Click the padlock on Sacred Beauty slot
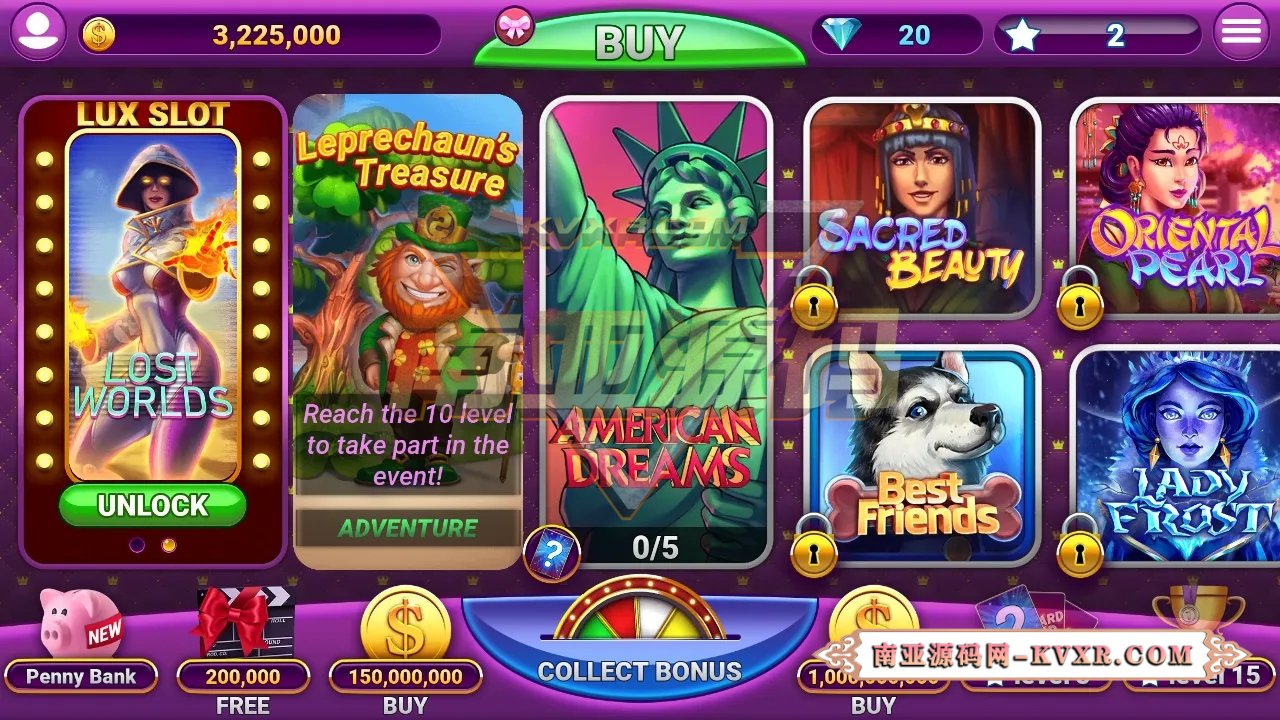The height and width of the screenshot is (720, 1280). coord(817,303)
